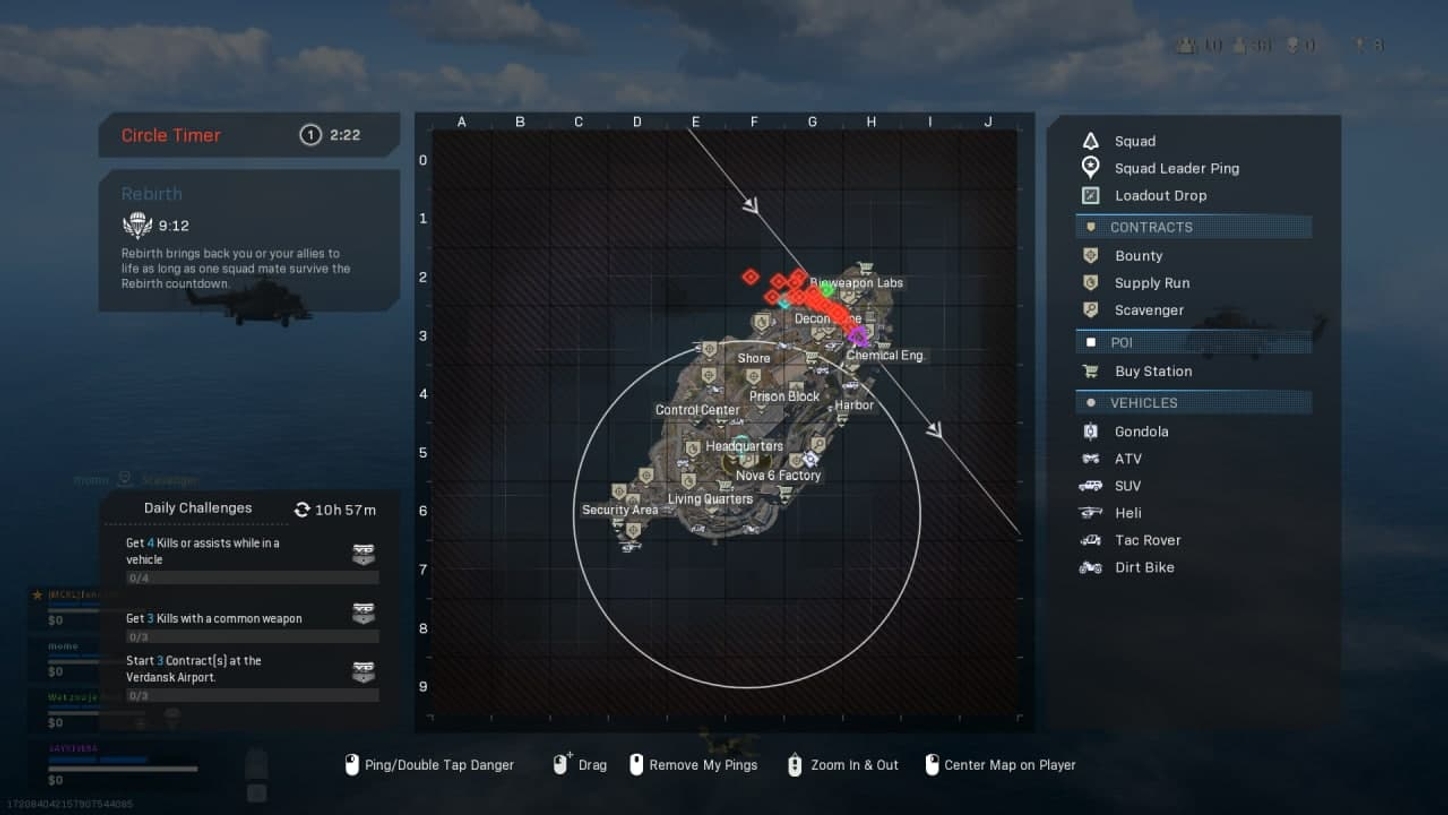This screenshot has height=815, width=1448.
Task: Click the Squad Leader Ping marker icon
Action: [x=1089, y=168]
